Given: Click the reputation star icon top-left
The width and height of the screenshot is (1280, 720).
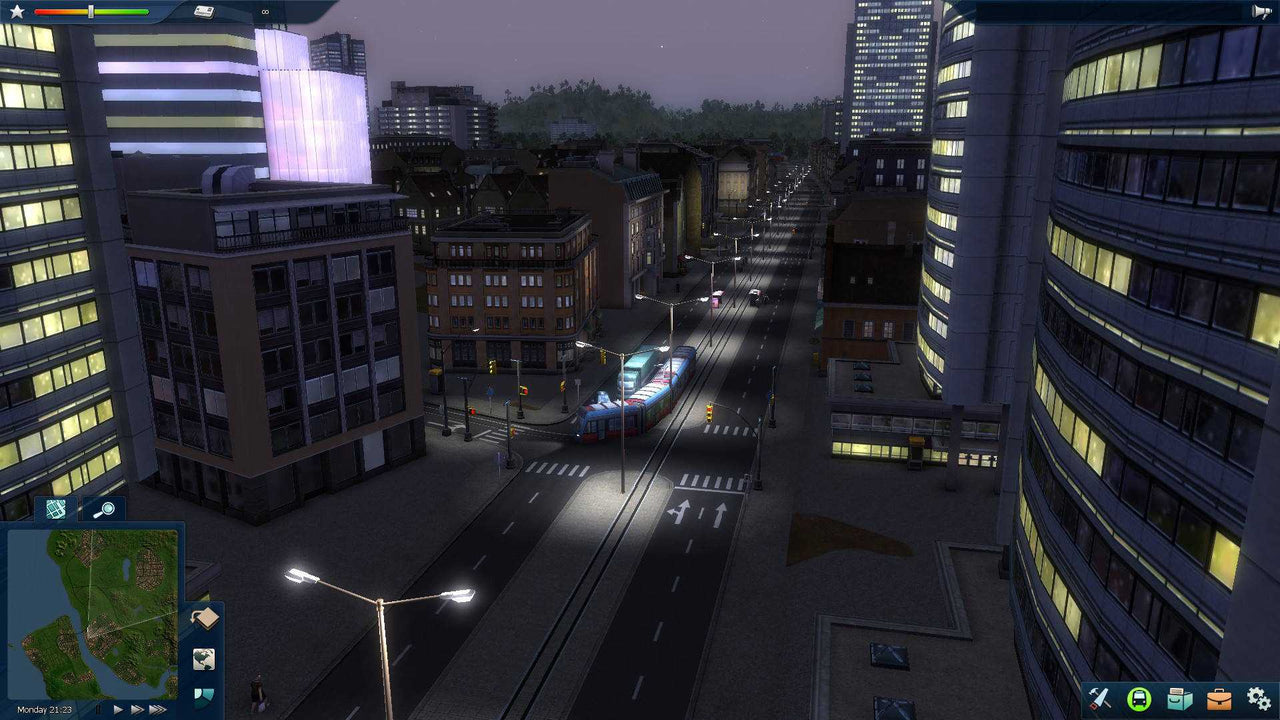Looking at the screenshot, I should point(17,11).
